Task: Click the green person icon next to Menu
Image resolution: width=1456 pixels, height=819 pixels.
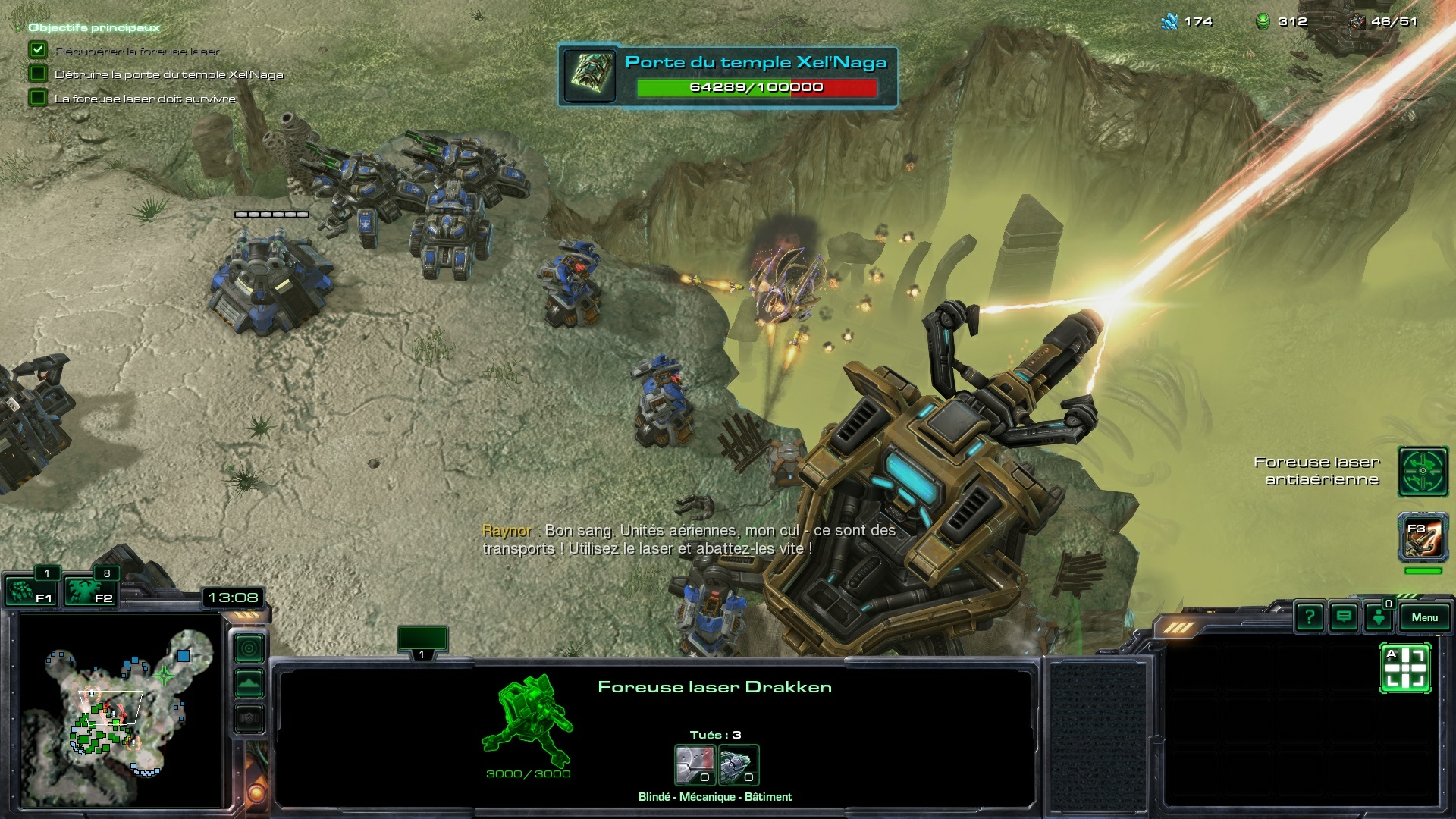Action: tap(1378, 617)
